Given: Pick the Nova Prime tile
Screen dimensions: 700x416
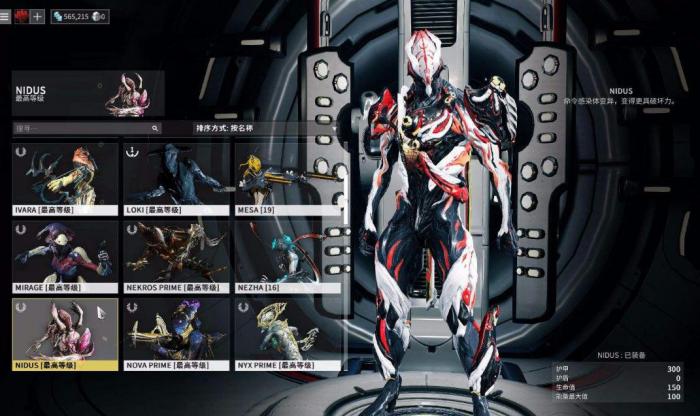Looking at the screenshot, I should (176, 333).
